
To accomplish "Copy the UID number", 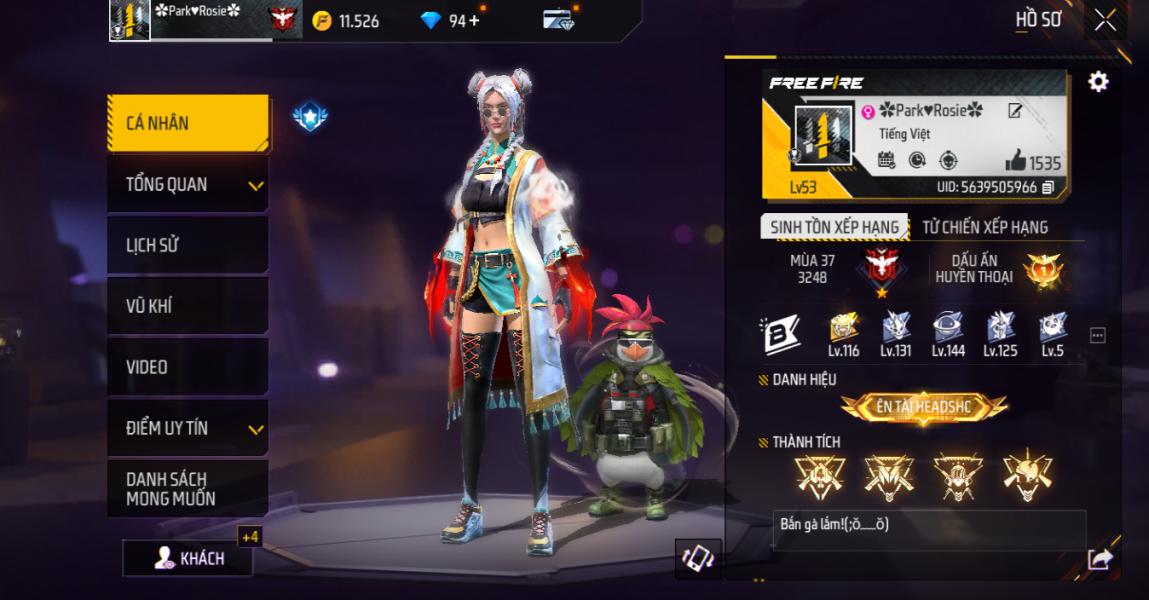I will [x=1048, y=187].
